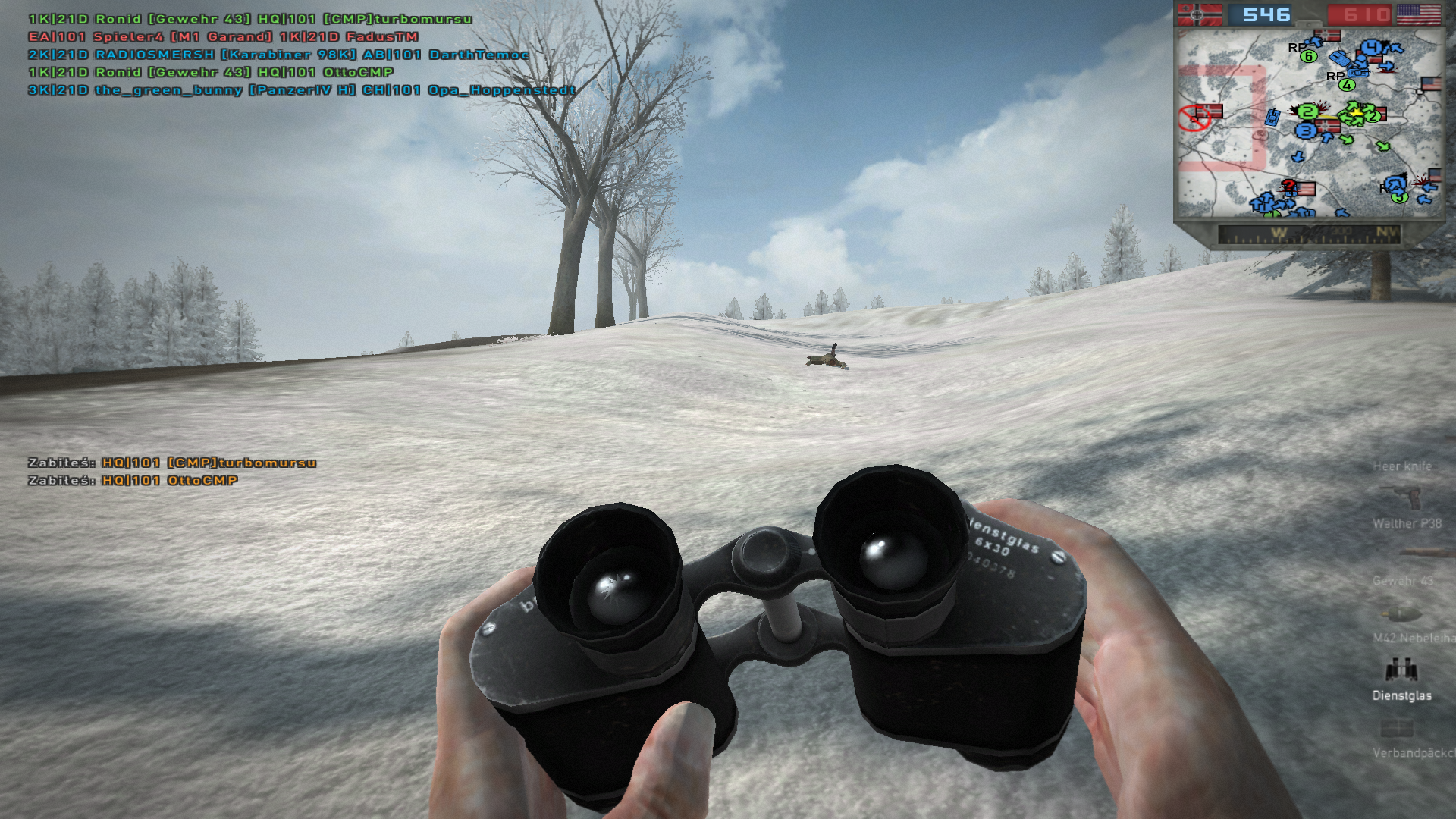
Task: Select blue squad 3 marker on minimap
Action: pyautogui.click(x=1305, y=130)
